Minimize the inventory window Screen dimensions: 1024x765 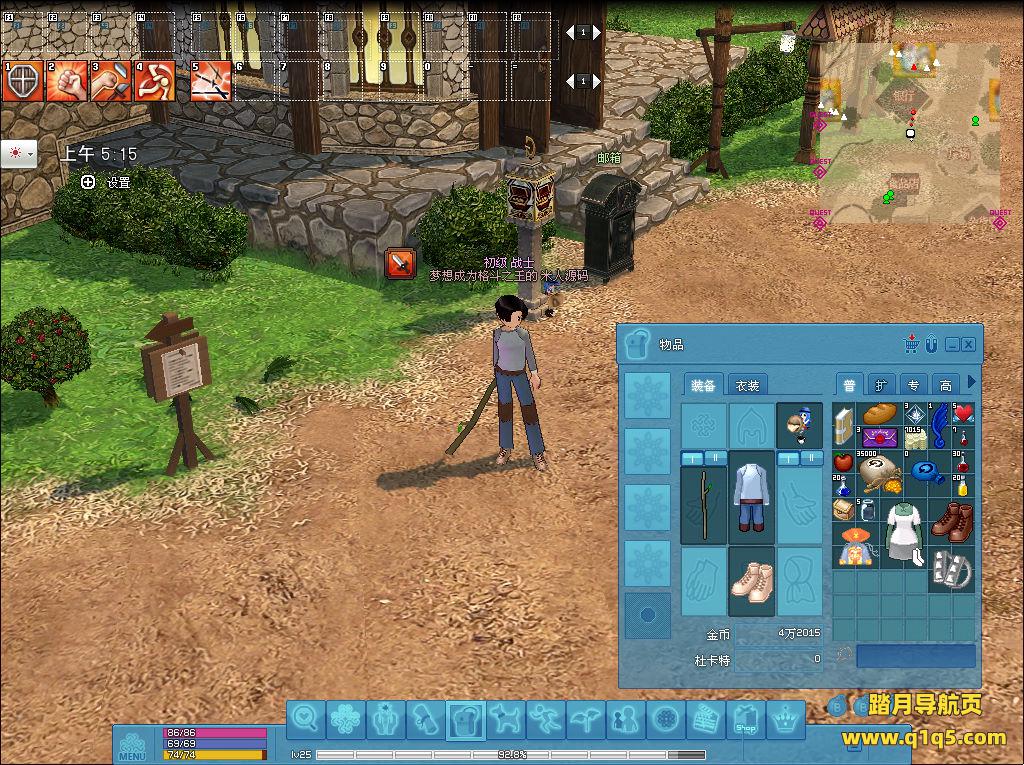point(952,344)
